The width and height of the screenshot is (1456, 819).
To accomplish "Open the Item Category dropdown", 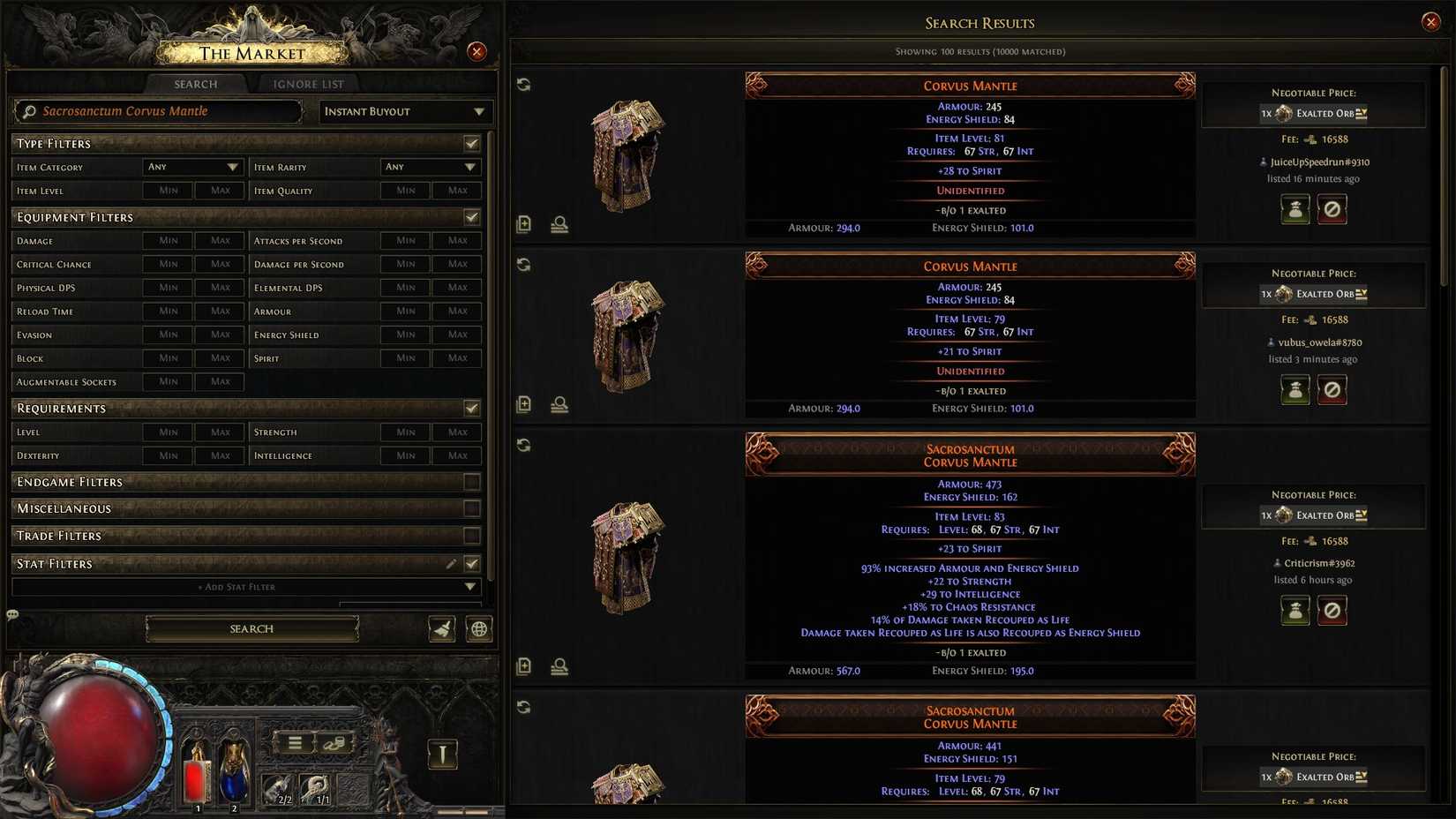I will (x=192, y=167).
